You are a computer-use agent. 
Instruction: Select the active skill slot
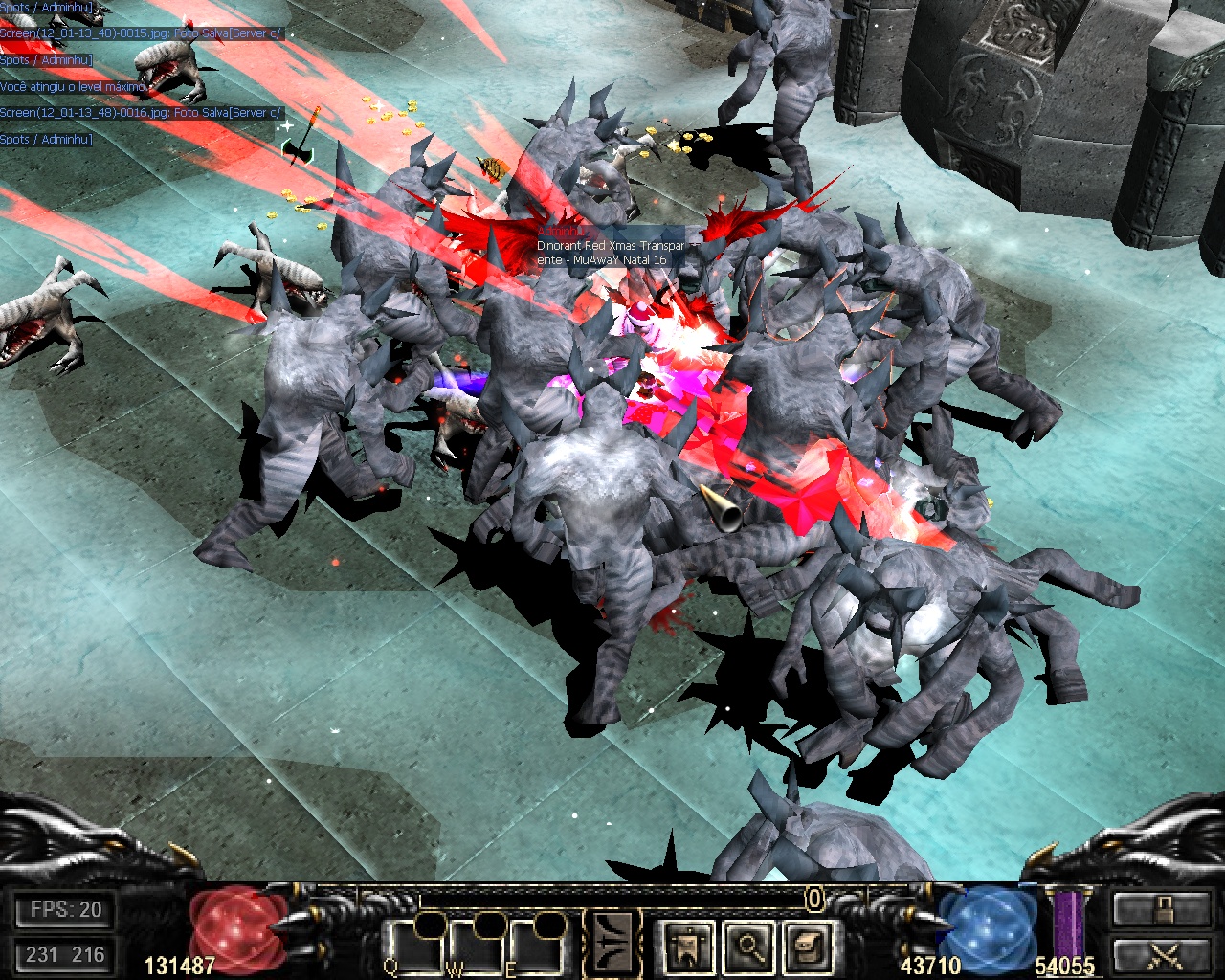(613, 945)
